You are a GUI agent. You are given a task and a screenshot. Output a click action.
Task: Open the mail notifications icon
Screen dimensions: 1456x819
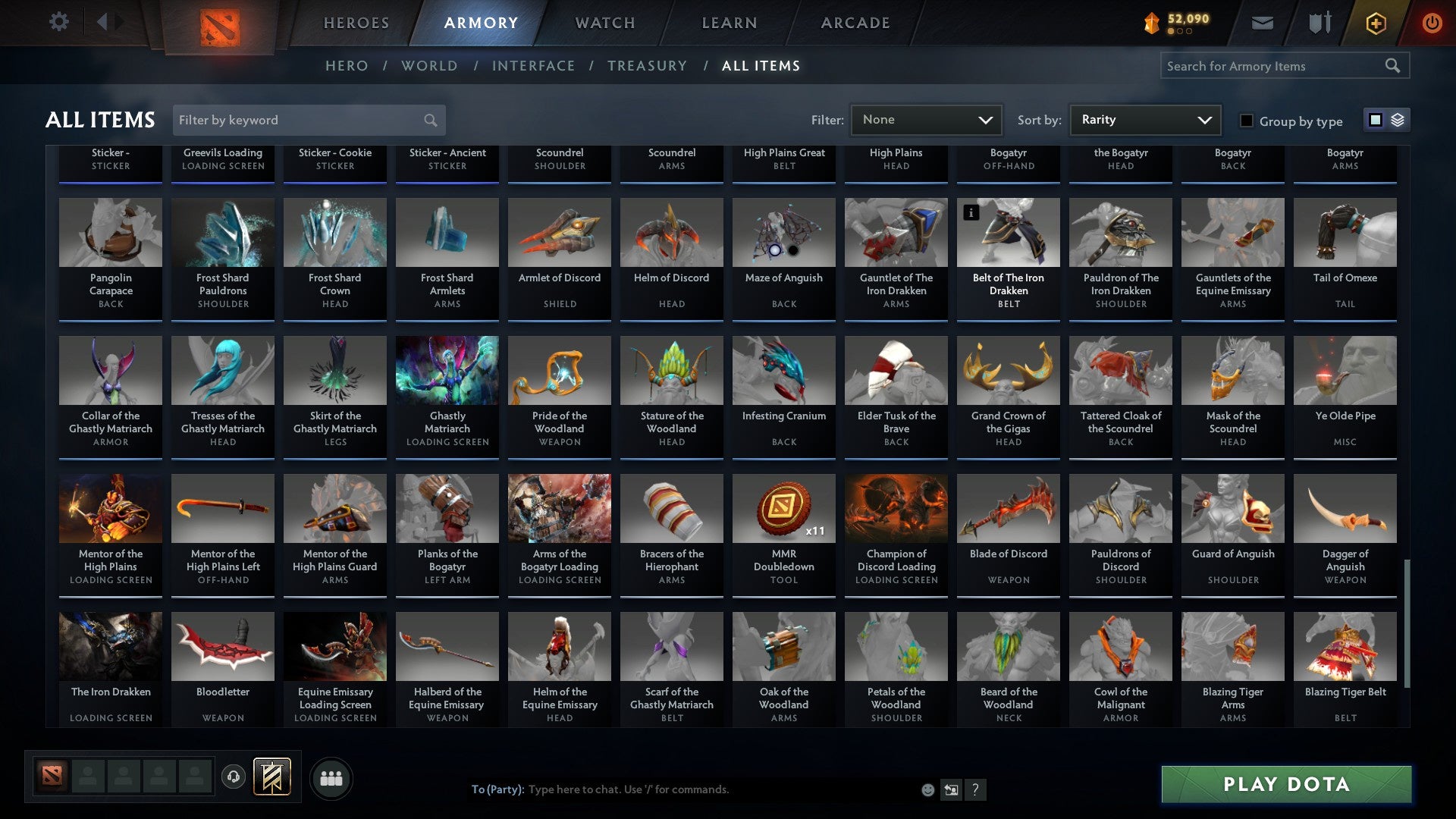(1263, 23)
